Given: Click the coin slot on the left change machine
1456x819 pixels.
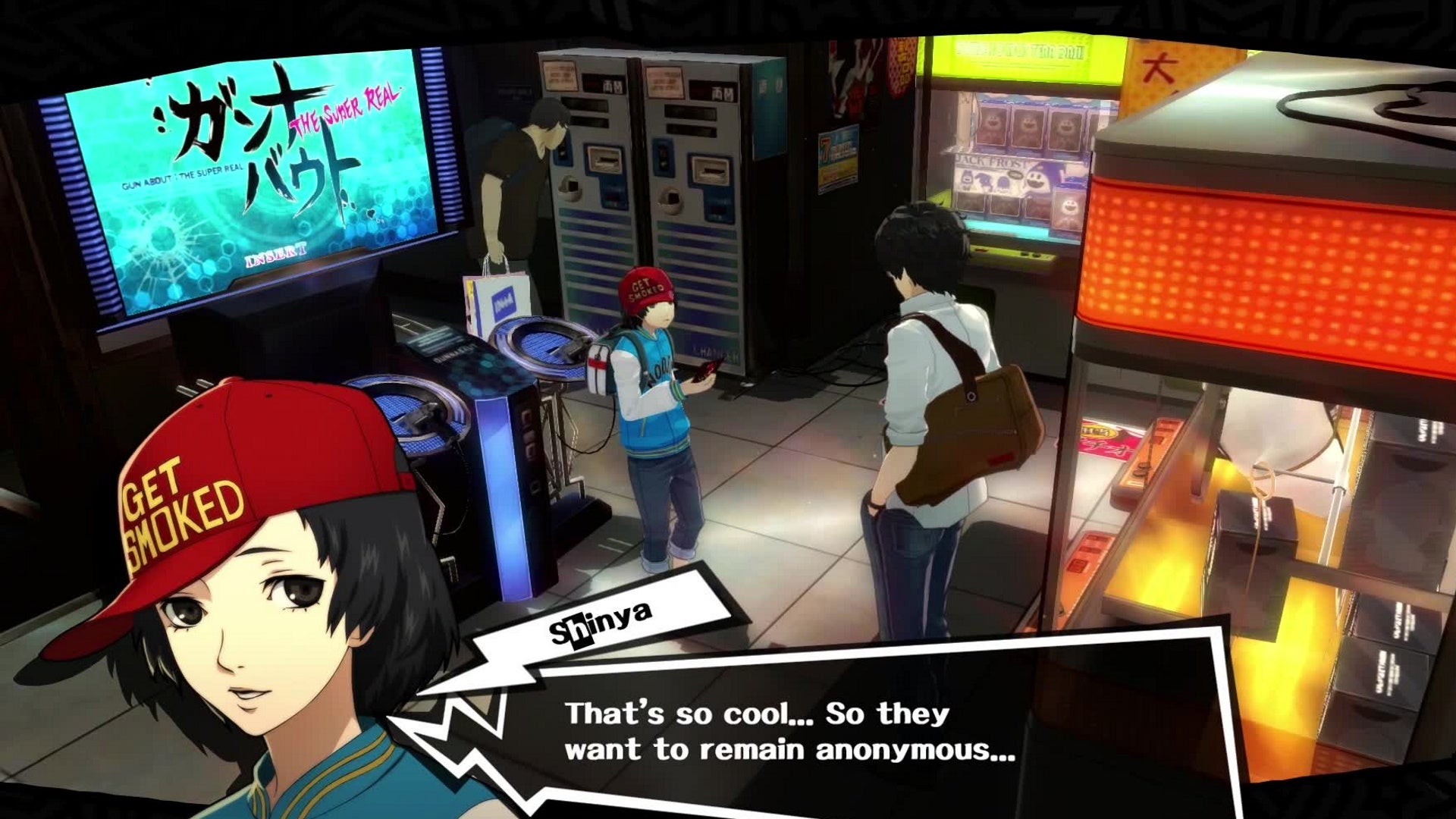Looking at the screenshot, I should (603, 159).
